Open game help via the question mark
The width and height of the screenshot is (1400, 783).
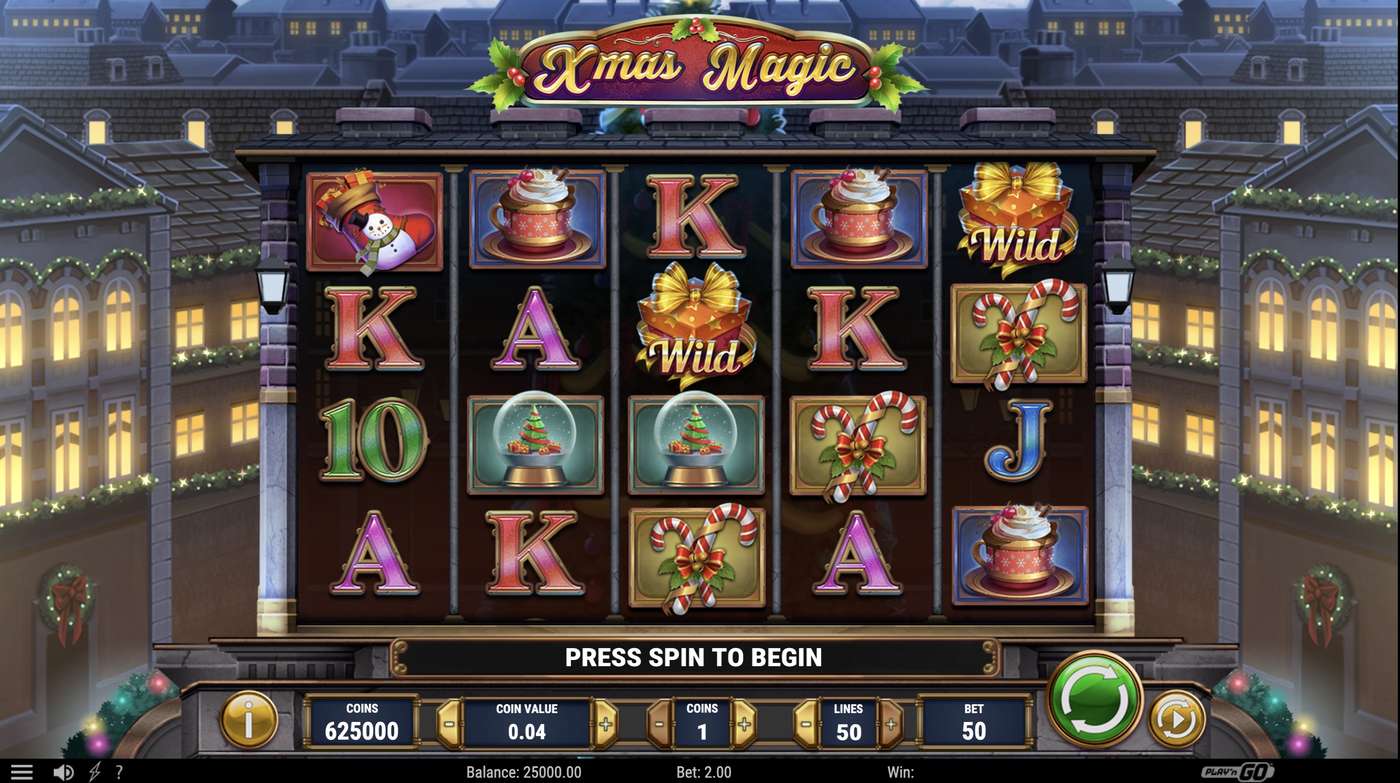click(120, 771)
